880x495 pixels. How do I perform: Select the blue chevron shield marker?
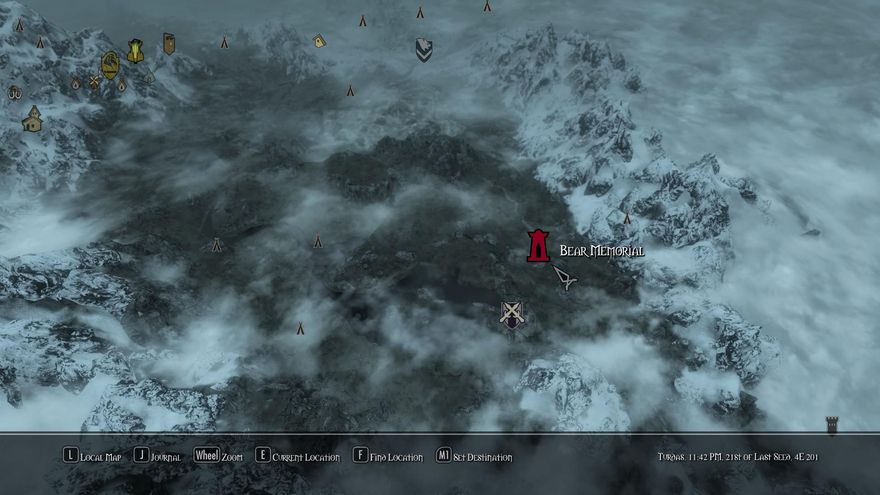click(x=424, y=49)
